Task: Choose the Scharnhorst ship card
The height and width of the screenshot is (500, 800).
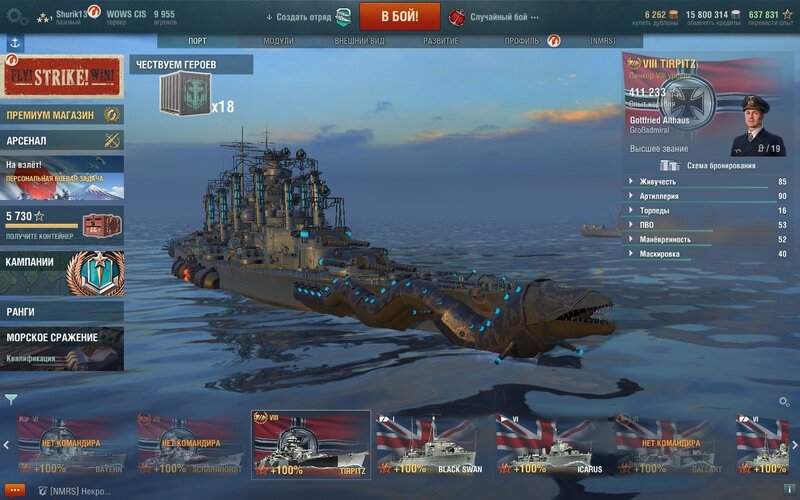Action: pyautogui.click(x=191, y=442)
